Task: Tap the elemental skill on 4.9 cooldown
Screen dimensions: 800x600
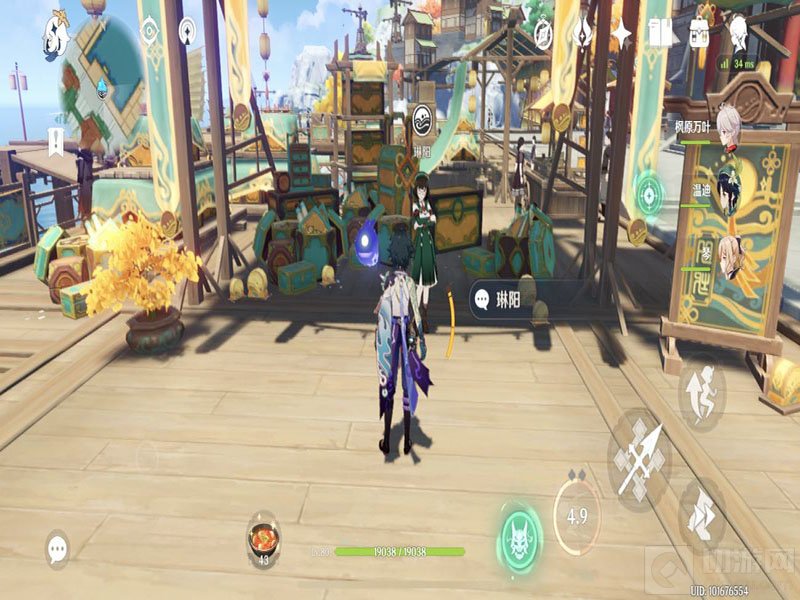Action: pyautogui.click(x=577, y=514)
